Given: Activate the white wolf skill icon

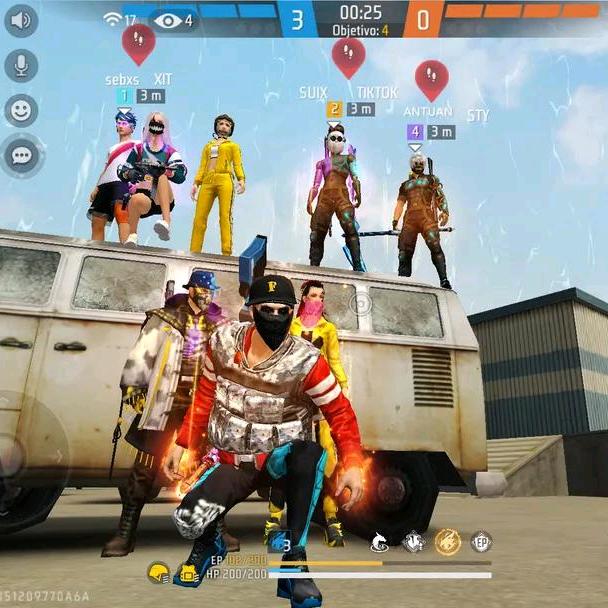Looking at the screenshot, I should coord(379,542).
